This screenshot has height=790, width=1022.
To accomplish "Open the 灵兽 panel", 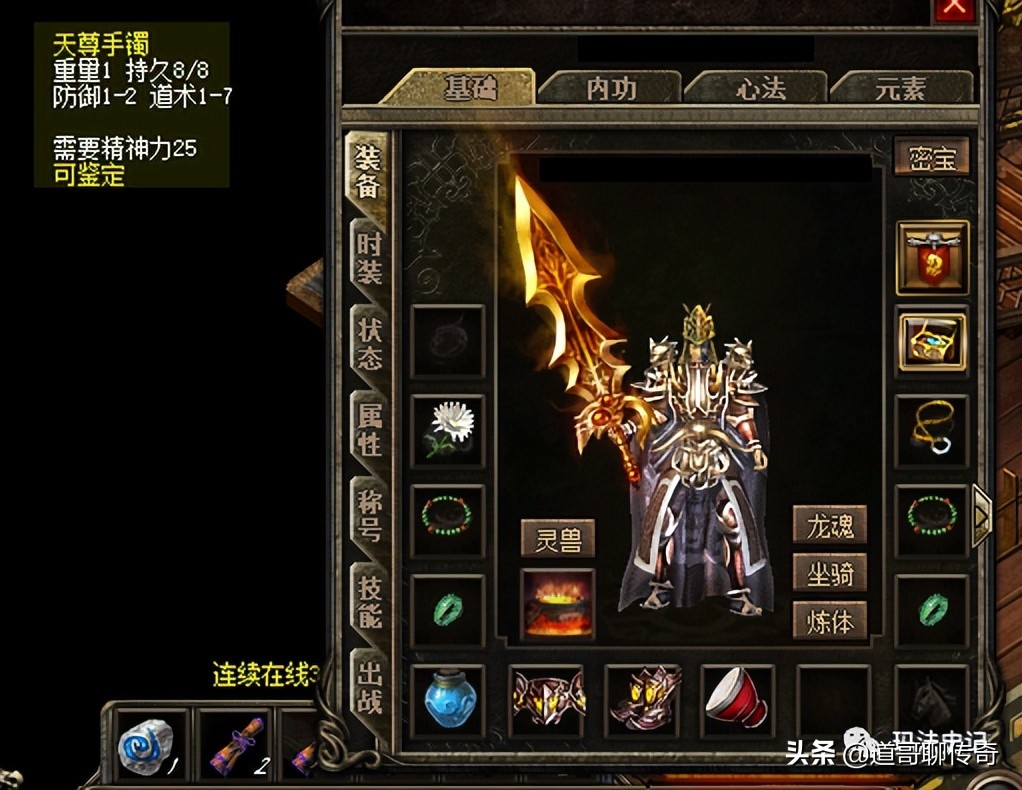I will [x=558, y=538].
